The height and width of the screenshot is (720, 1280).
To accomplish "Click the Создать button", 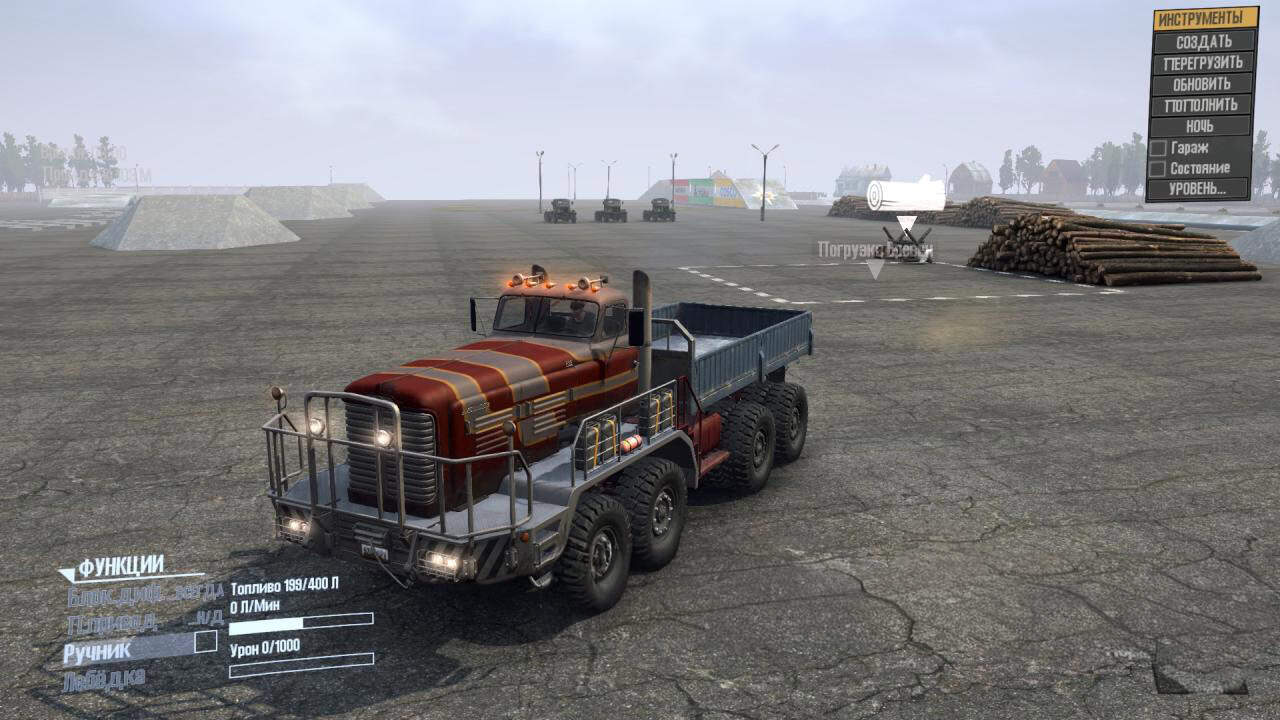I will [x=1203, y=42].
